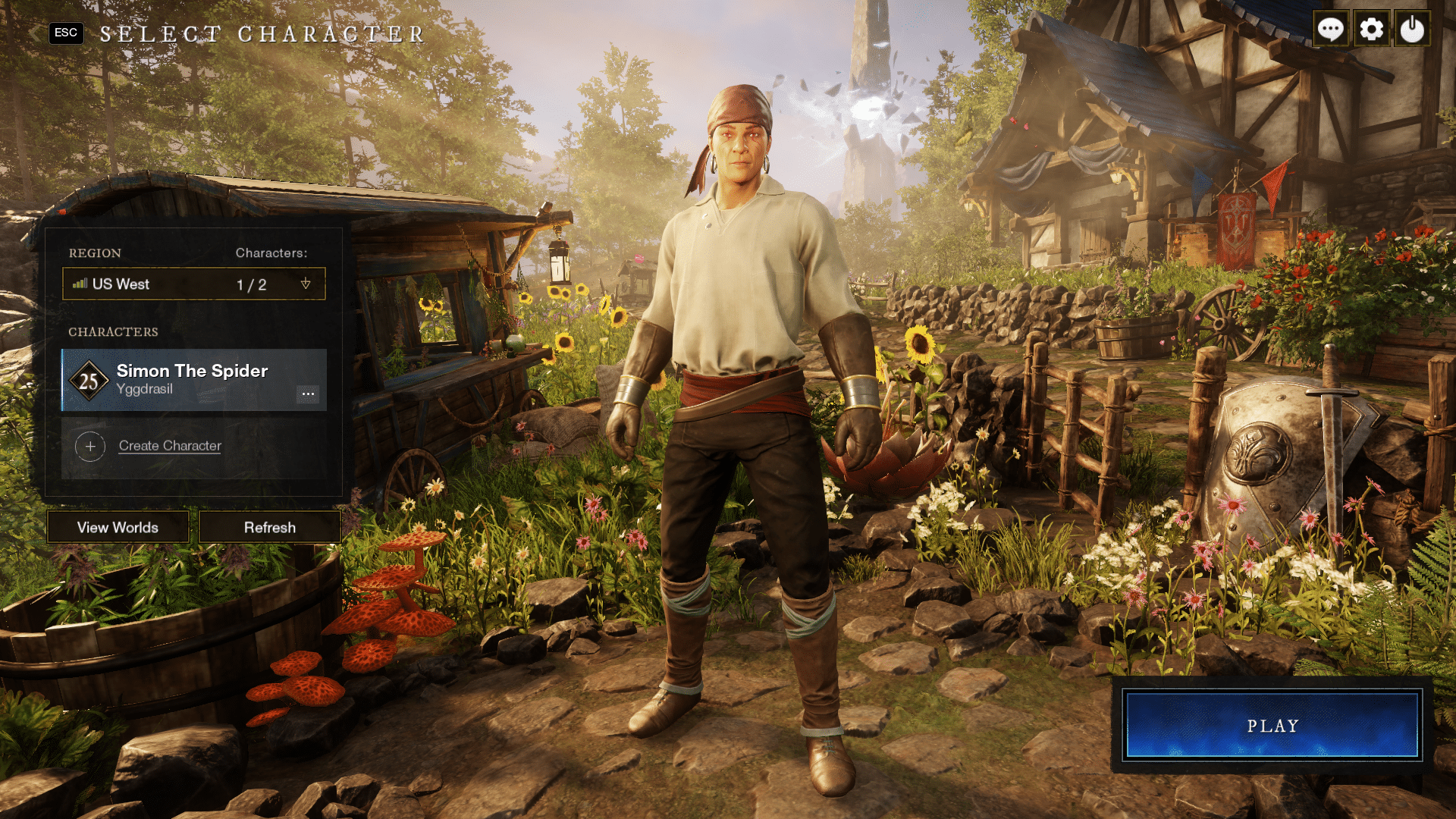Click the ESC badge at the top left

tap(66, 33)
